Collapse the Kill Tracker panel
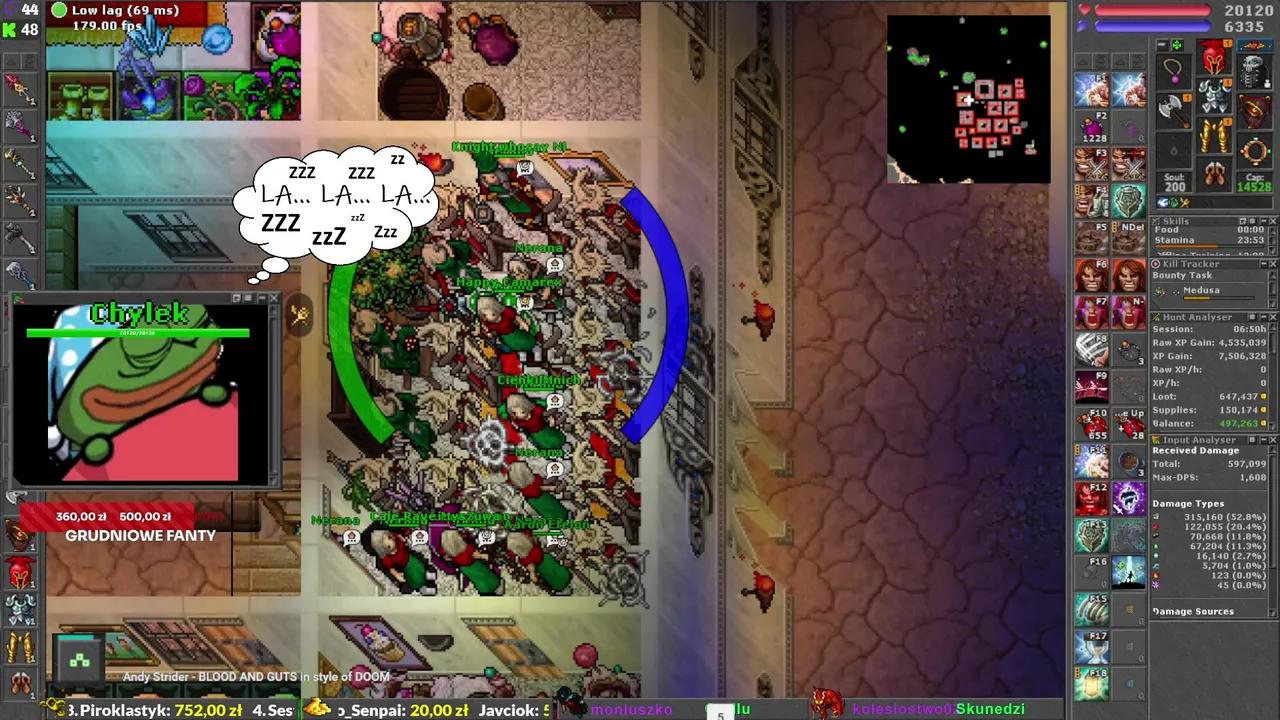This screenshot has width=1280, height=720. (1264, 263)
